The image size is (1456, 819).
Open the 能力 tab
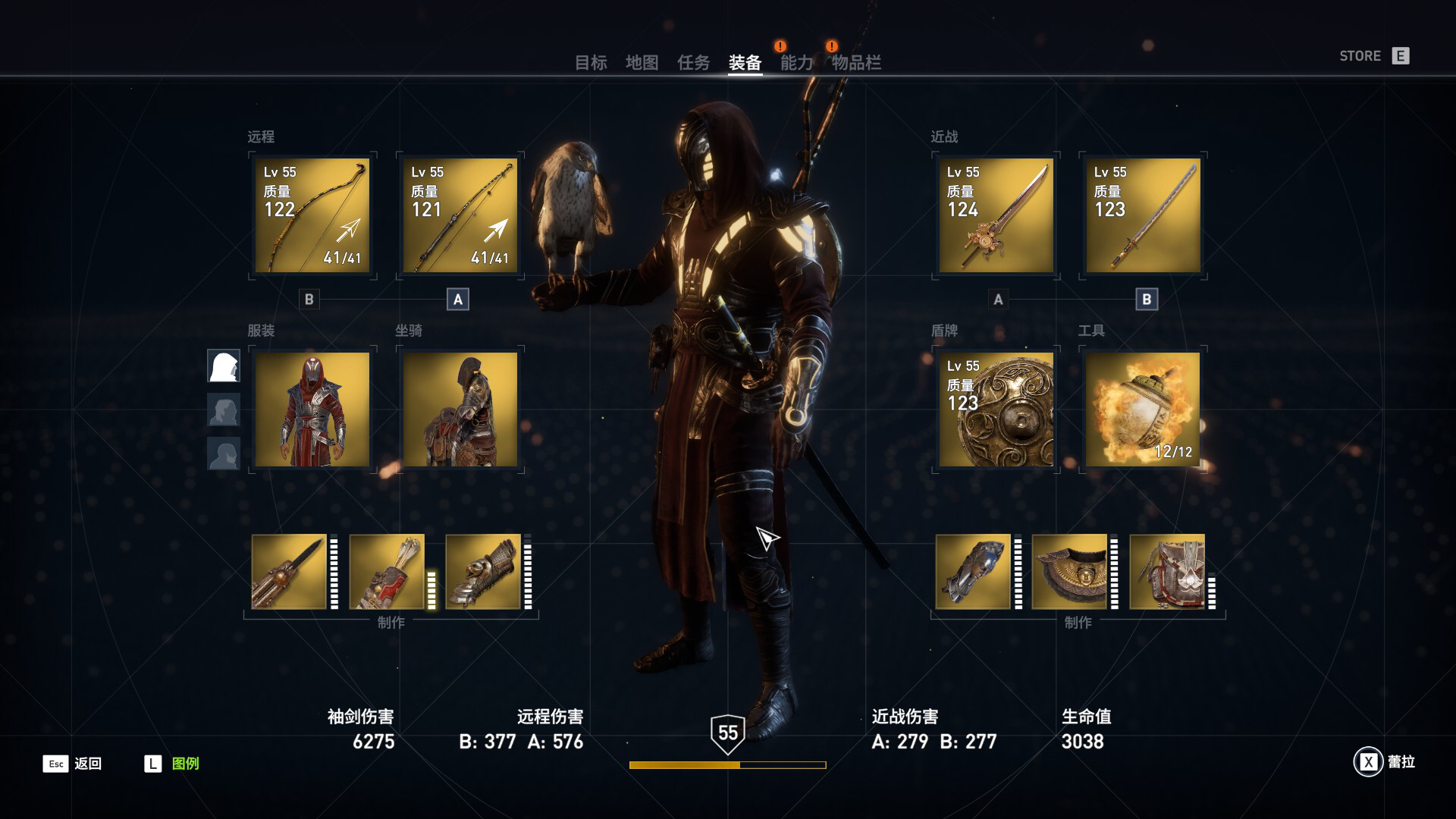point(796,63)
